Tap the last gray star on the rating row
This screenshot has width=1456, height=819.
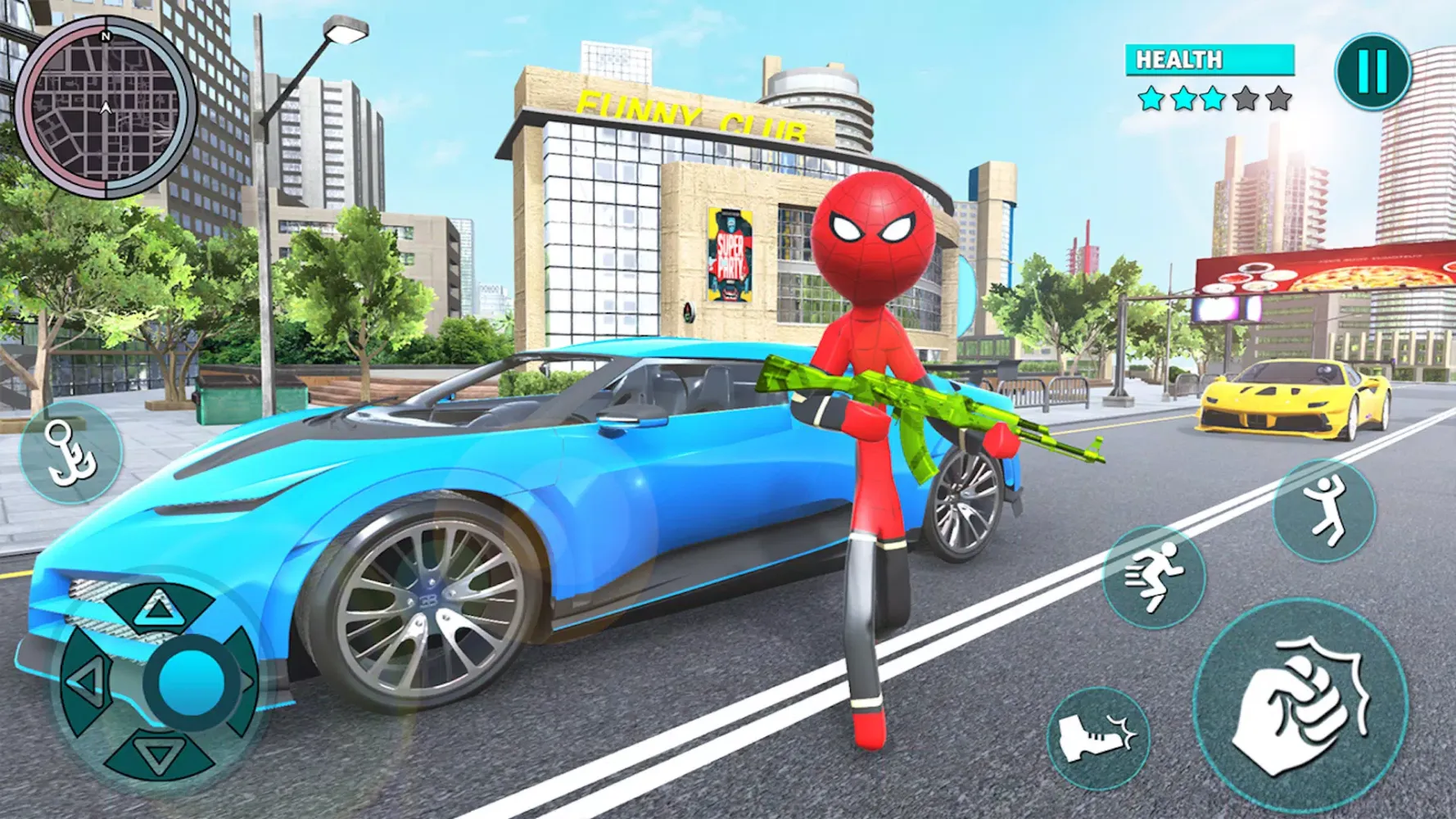(x=1277, y=98)
